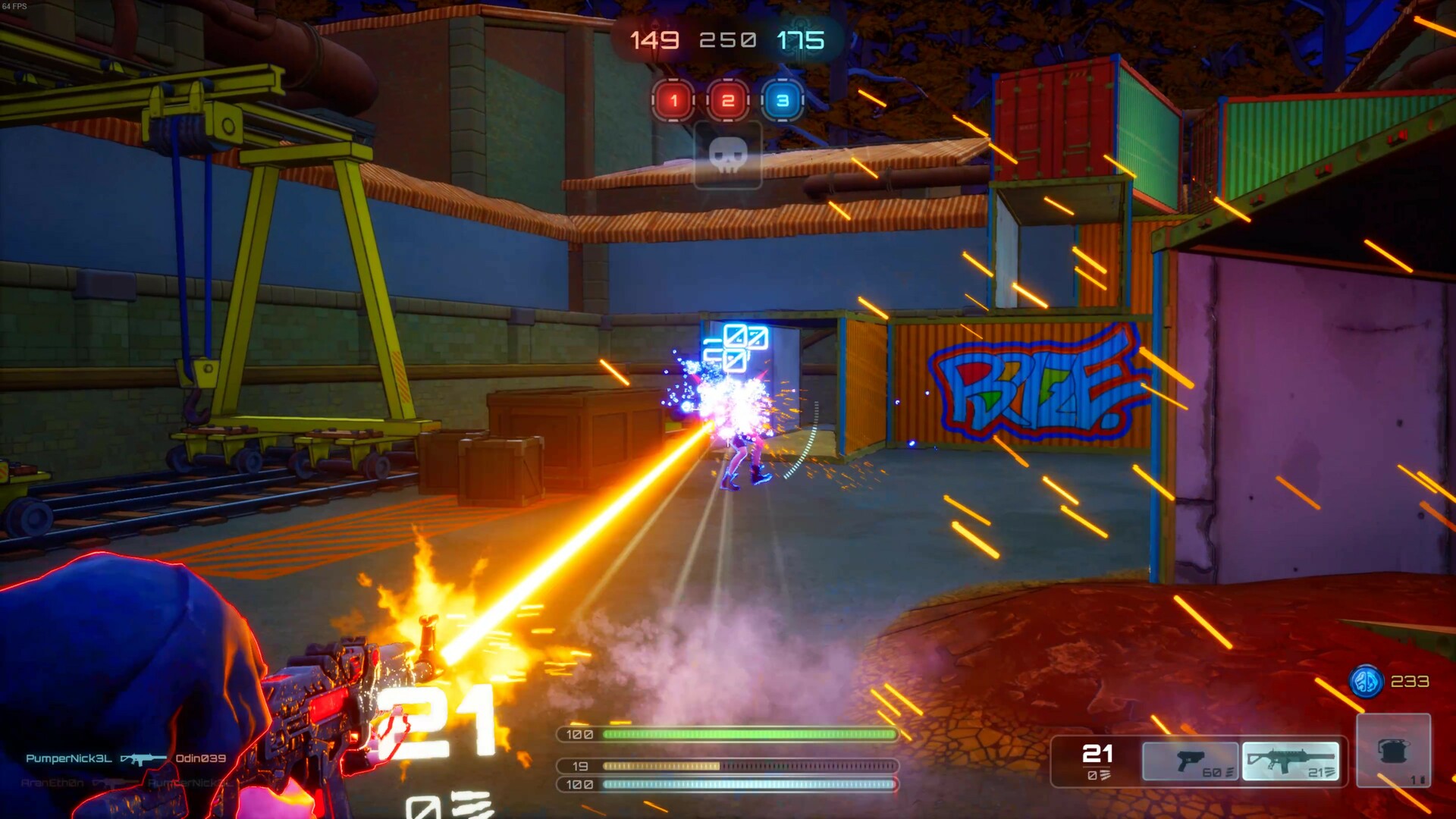Image resolution: width=1456 pixels, height=819 pixels.
Task: Click the rifle icon in the killfeed
Action: [143, 759]
